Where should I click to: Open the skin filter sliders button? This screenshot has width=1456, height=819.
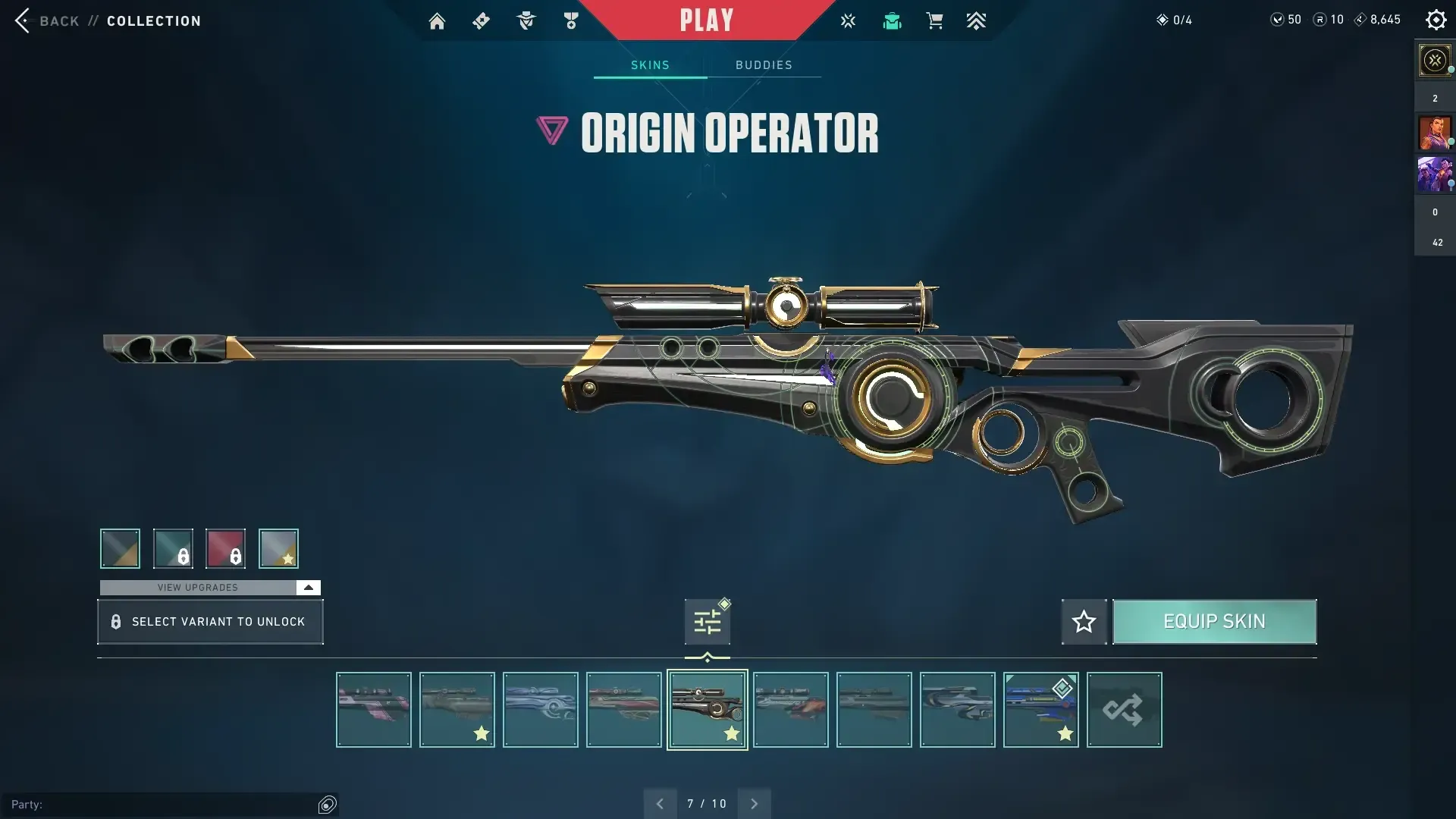point(707,623)
